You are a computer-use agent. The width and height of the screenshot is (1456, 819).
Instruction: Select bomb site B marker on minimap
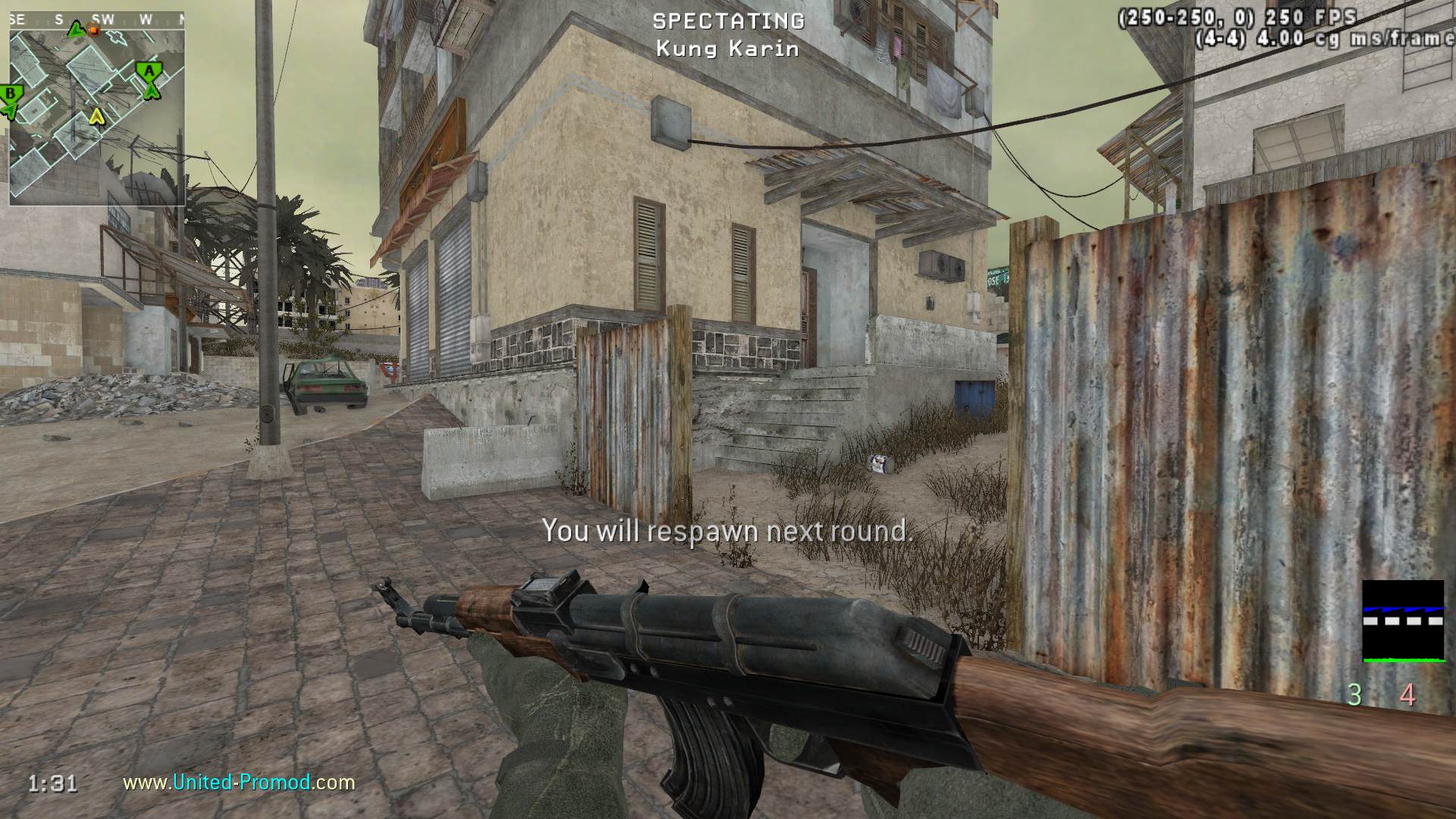click(11, 94)
